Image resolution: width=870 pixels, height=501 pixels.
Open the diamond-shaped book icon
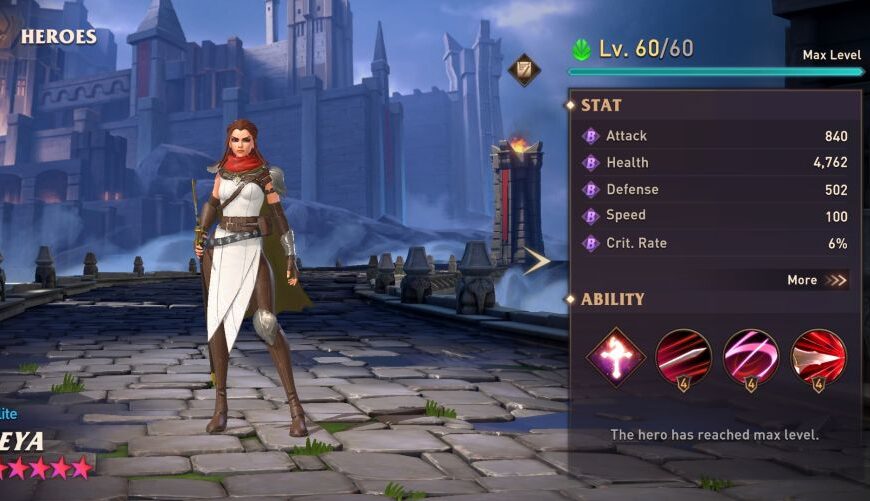coord(524,70)
